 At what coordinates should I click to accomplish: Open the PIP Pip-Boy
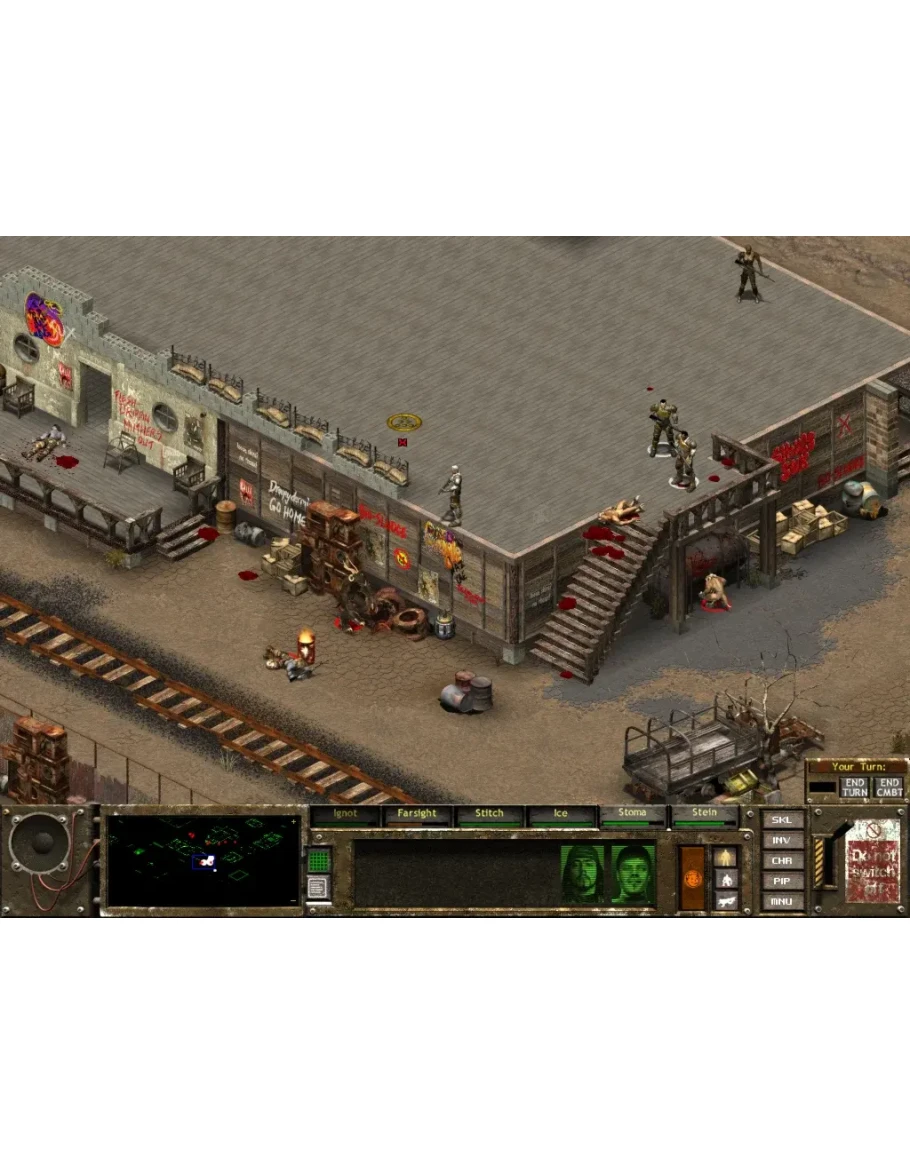782,881
